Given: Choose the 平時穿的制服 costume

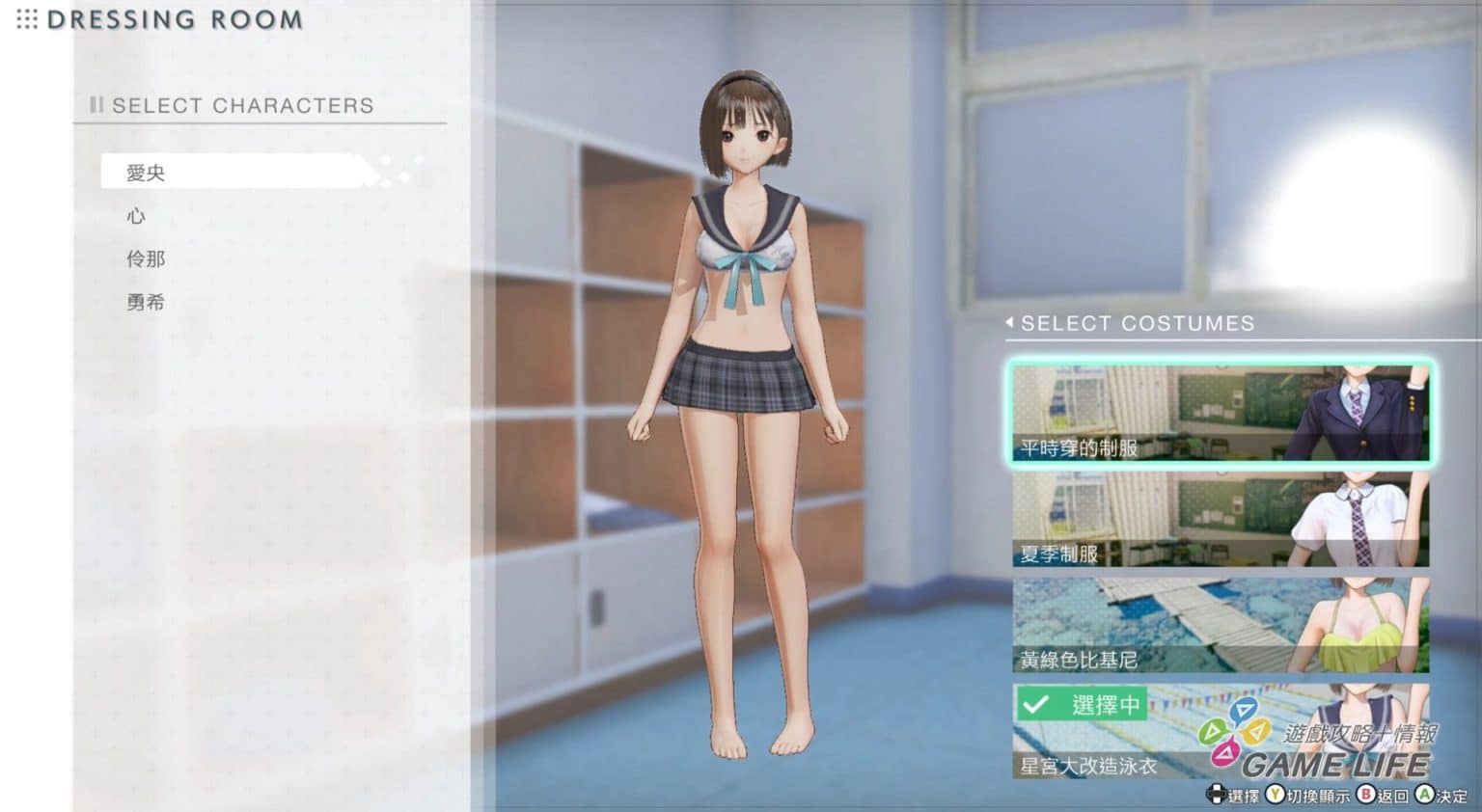Looking at the screenshot, I should click(x=1221, y=413).
